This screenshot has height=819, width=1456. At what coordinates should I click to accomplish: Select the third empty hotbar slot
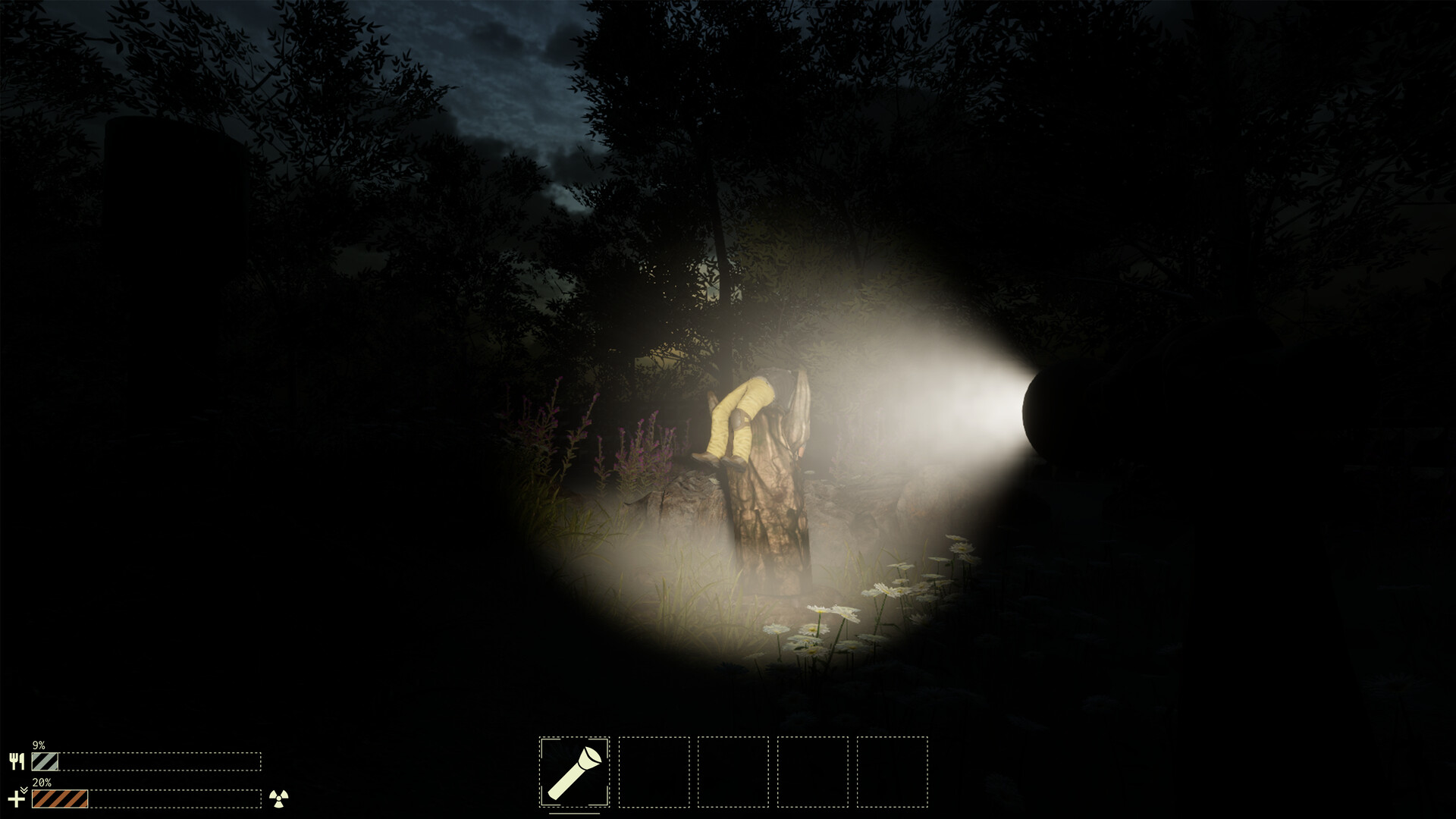click(x=733, y=772)
